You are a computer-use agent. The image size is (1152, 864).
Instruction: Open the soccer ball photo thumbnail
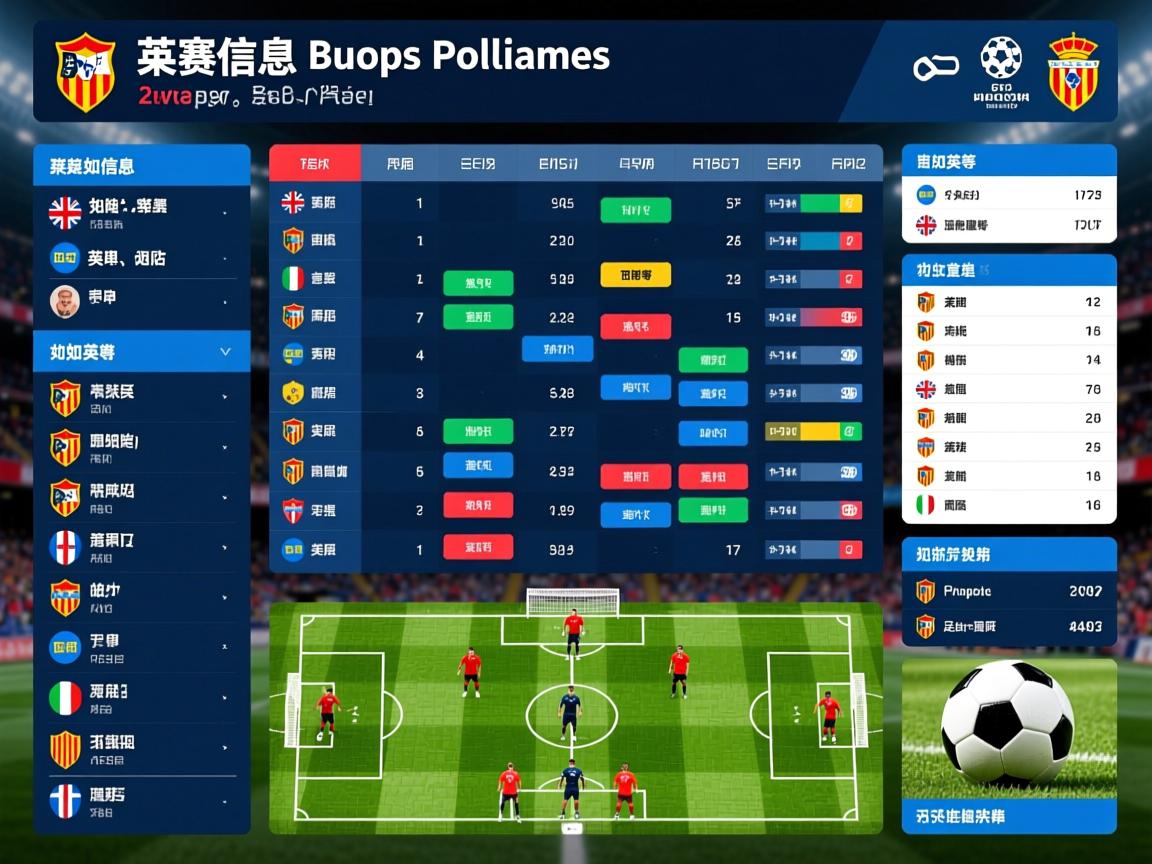(1009, 726)
